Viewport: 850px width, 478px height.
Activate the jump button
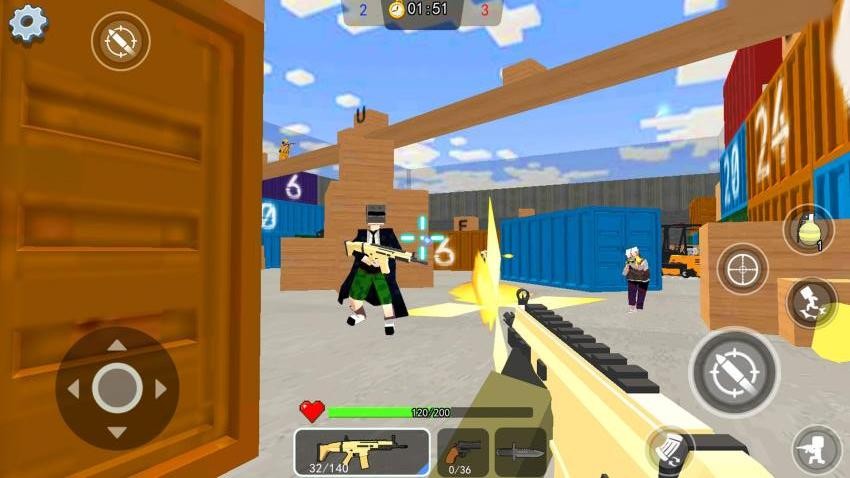(x=811, y=302)
